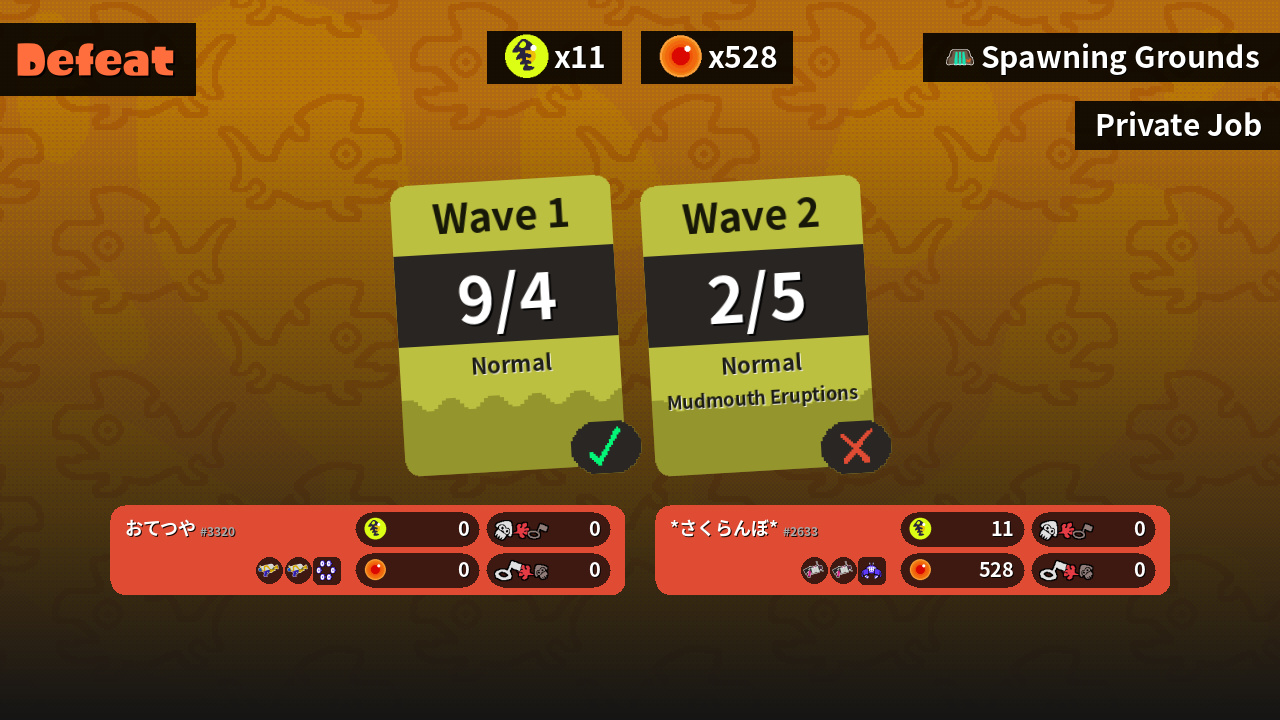Click the Spawning Grounds stage label
This screenshot has width=1280, height=720.
[1101, 58]
